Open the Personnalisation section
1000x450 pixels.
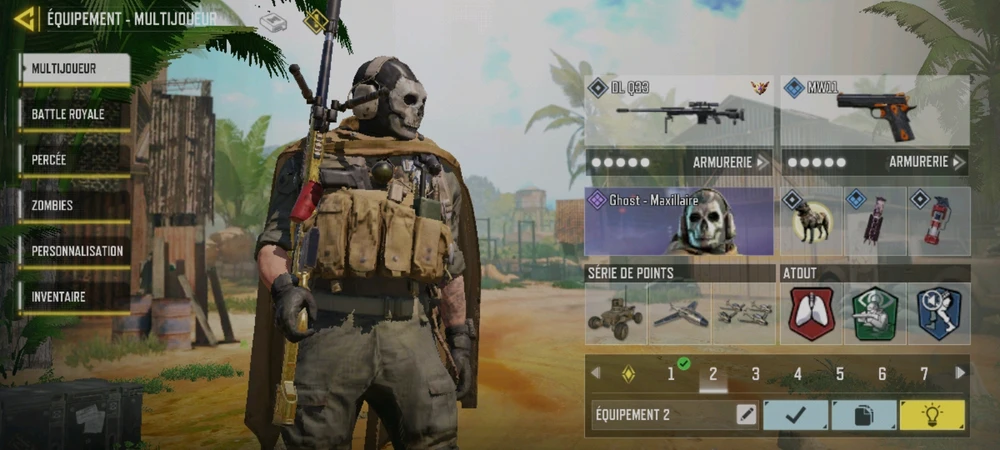click(x=74, y=251)
